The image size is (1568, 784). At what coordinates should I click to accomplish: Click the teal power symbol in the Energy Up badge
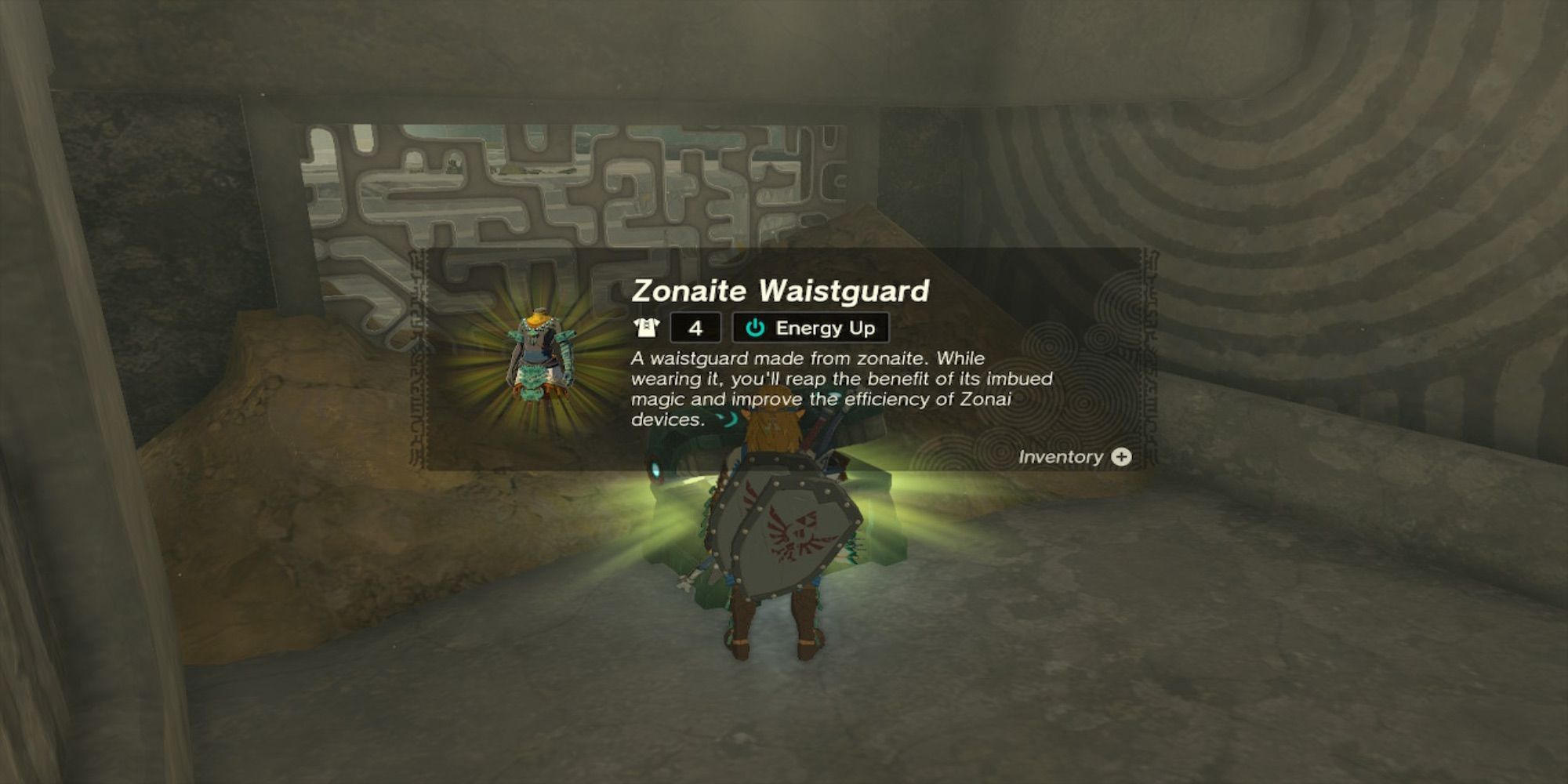pos(754,328)
